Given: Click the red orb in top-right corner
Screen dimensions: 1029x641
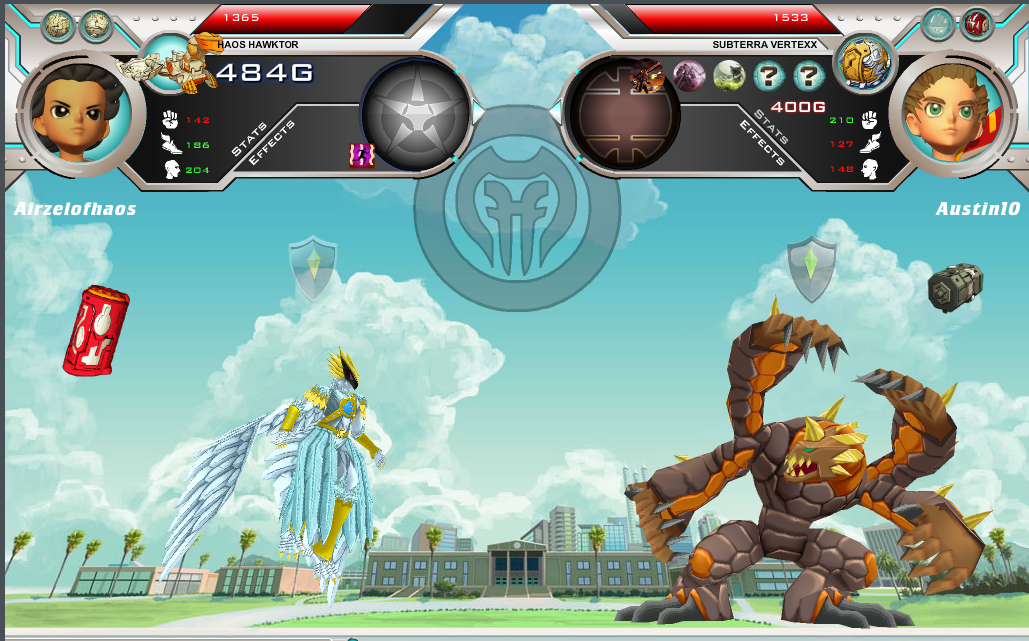Looking at the screenshot, I should pyautogui.click(x=976, y=23).
